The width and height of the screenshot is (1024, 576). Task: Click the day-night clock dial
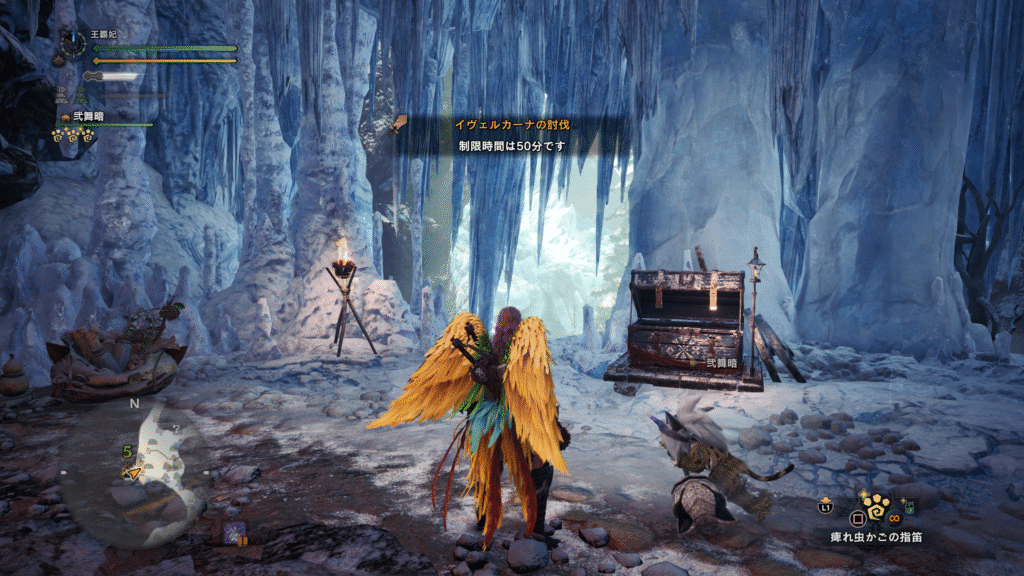73,43
